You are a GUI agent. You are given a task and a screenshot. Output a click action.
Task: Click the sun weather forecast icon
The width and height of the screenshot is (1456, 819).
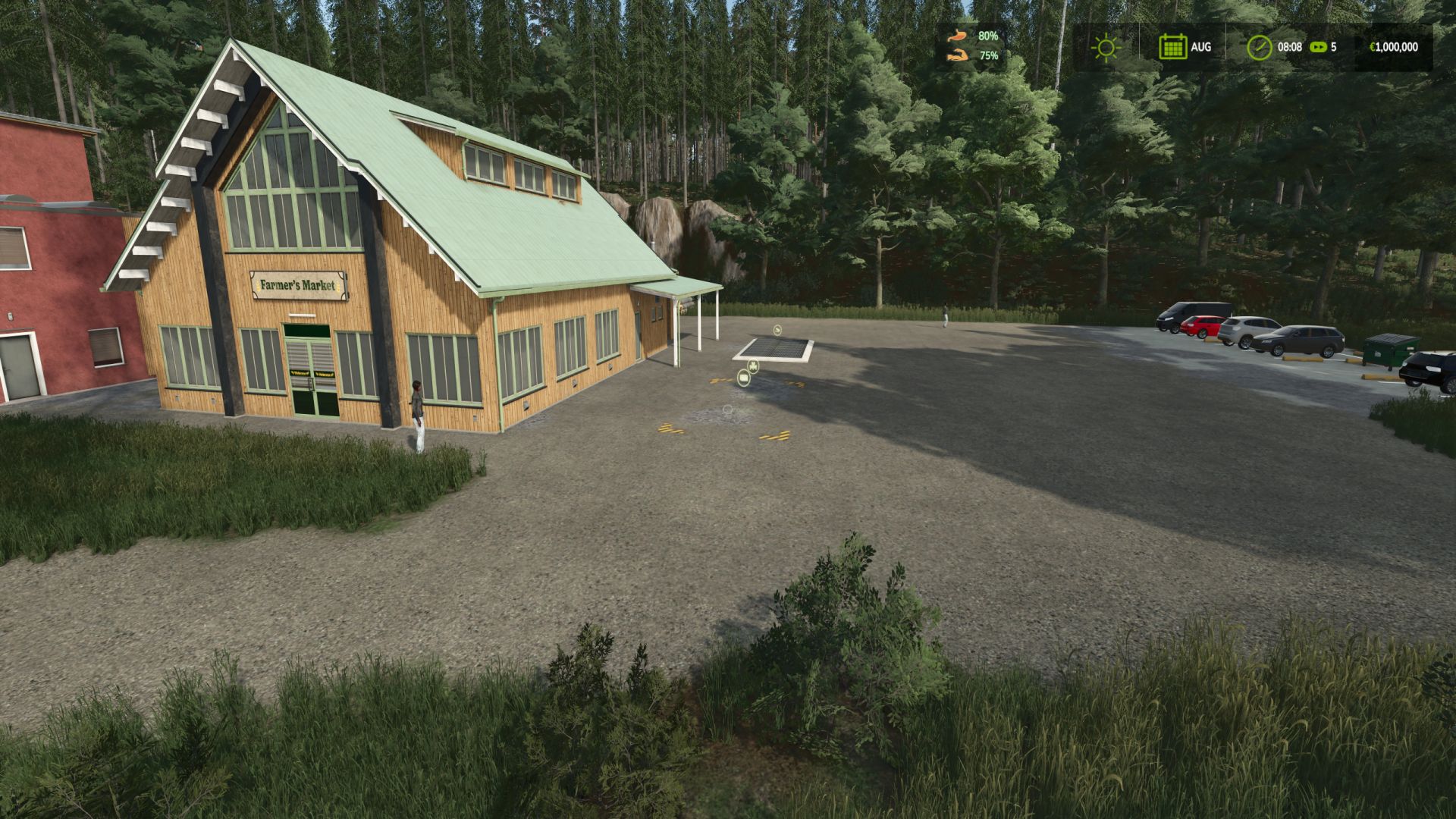coord(1106,47)
